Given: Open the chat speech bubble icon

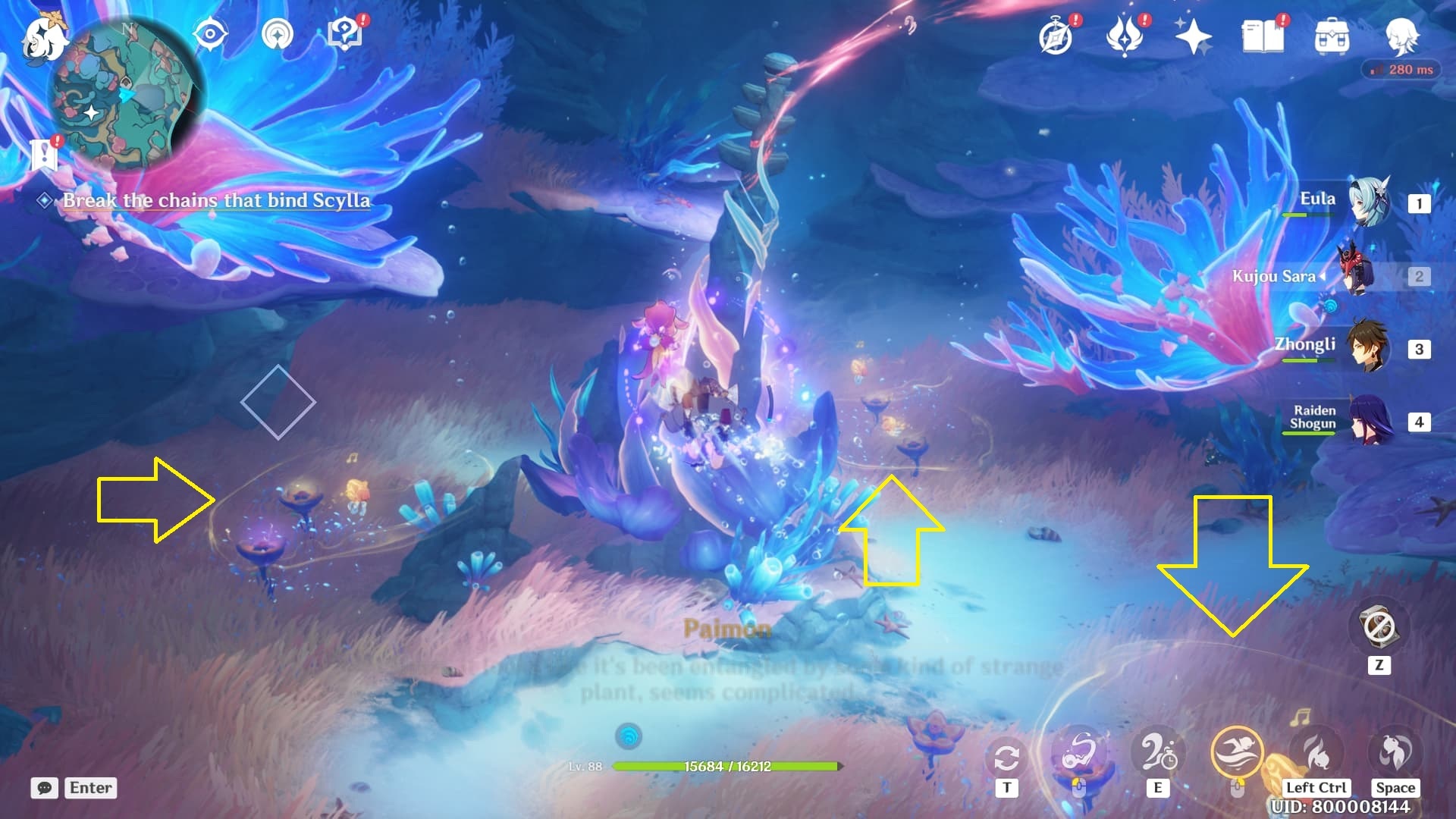Looking at the screenshot, I should pos(45,788).
